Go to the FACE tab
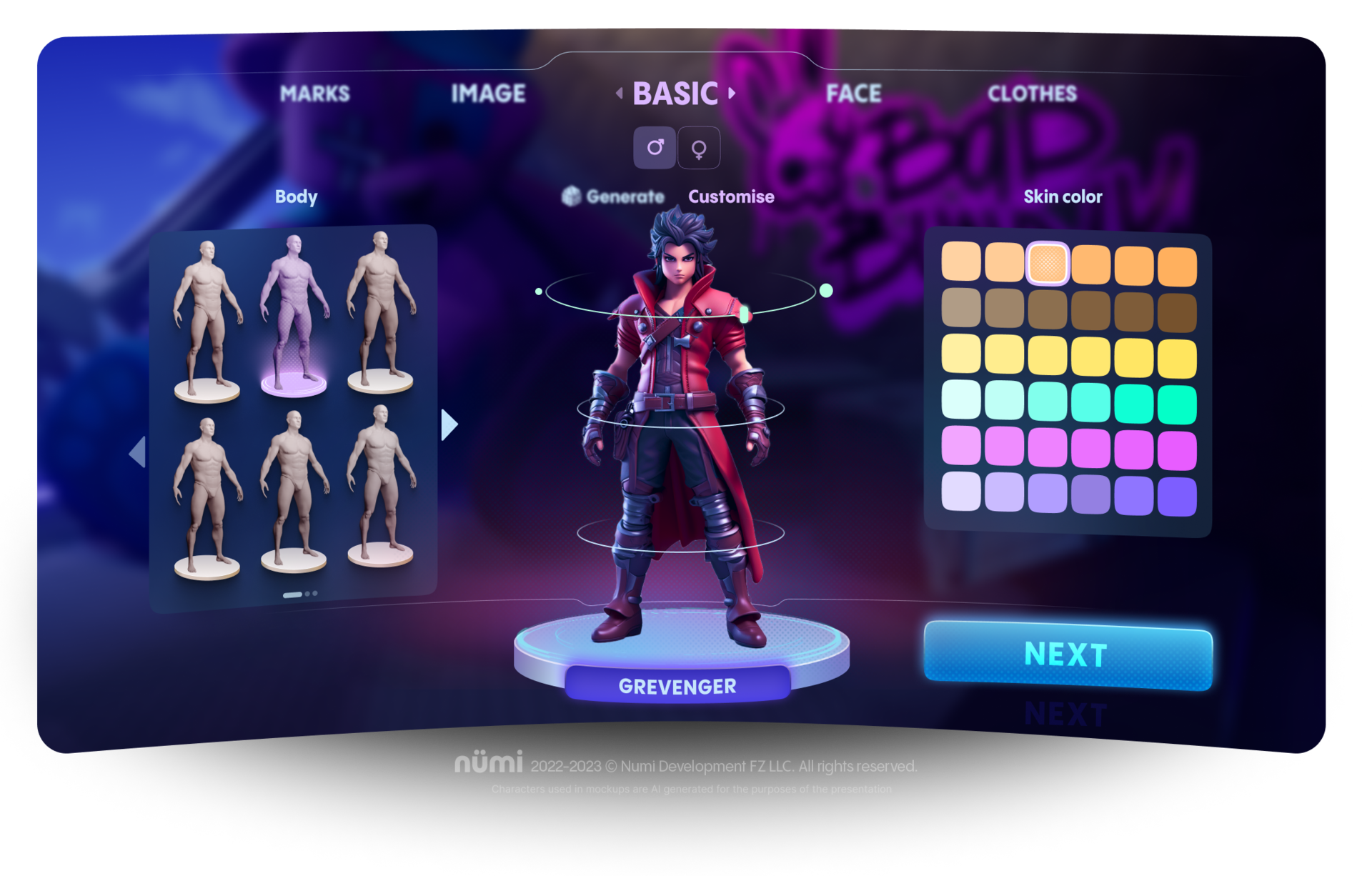Image resolution: width=1372 pixels, height=876 pixels. (853, 94)
